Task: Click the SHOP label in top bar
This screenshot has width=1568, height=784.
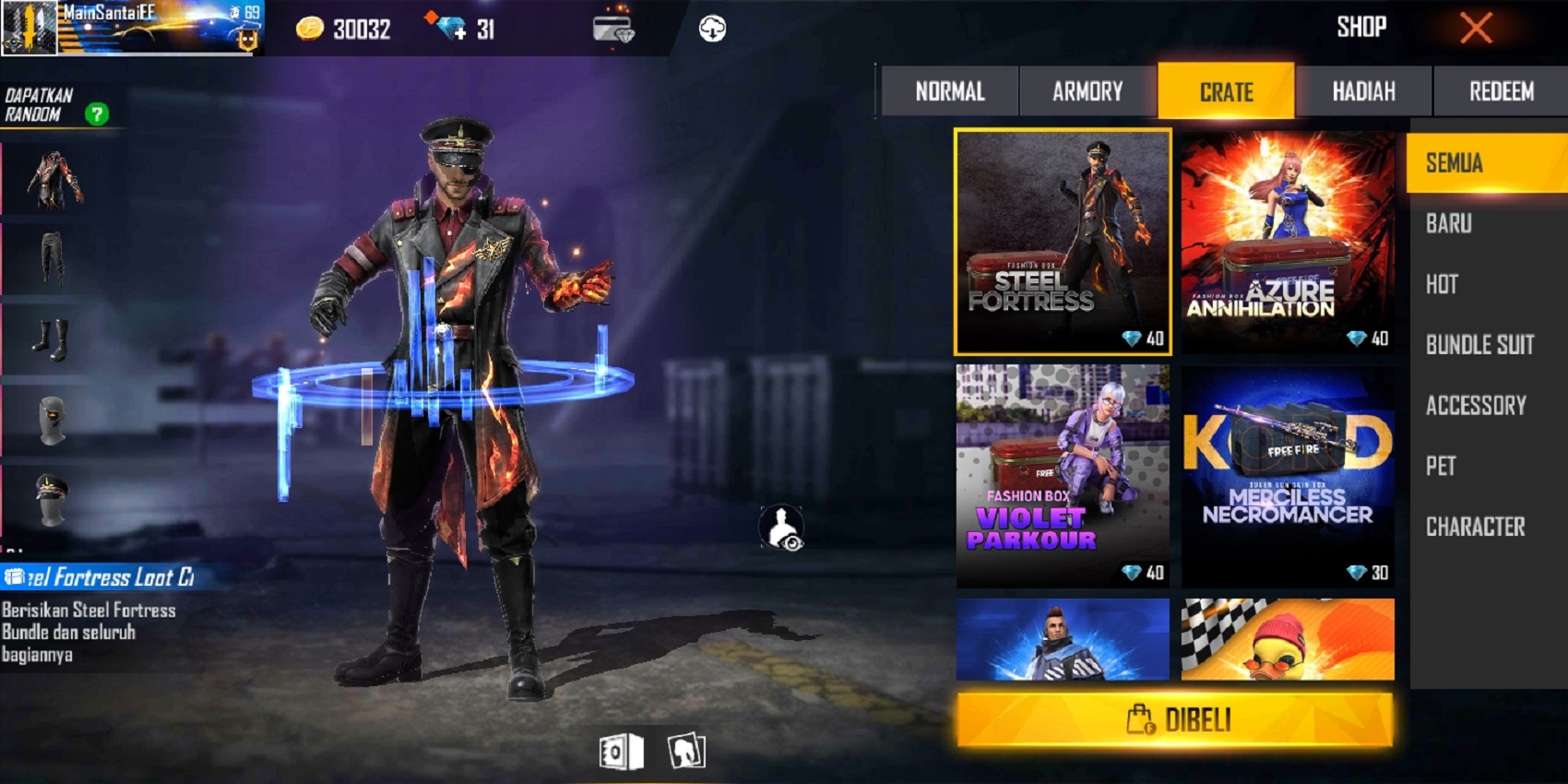Action: (1362, 27)
